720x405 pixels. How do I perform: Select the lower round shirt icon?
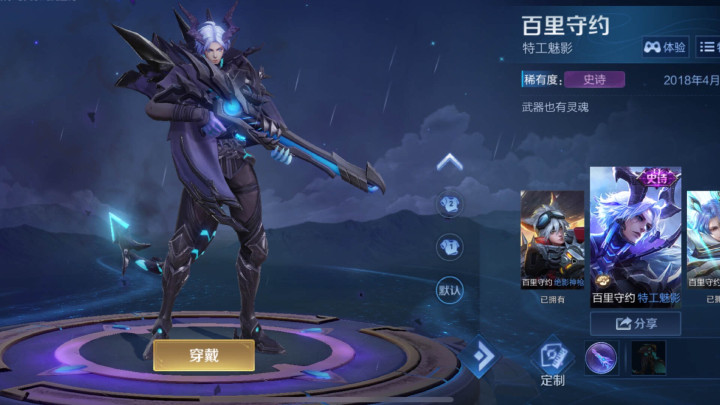[x=450, y=247]
